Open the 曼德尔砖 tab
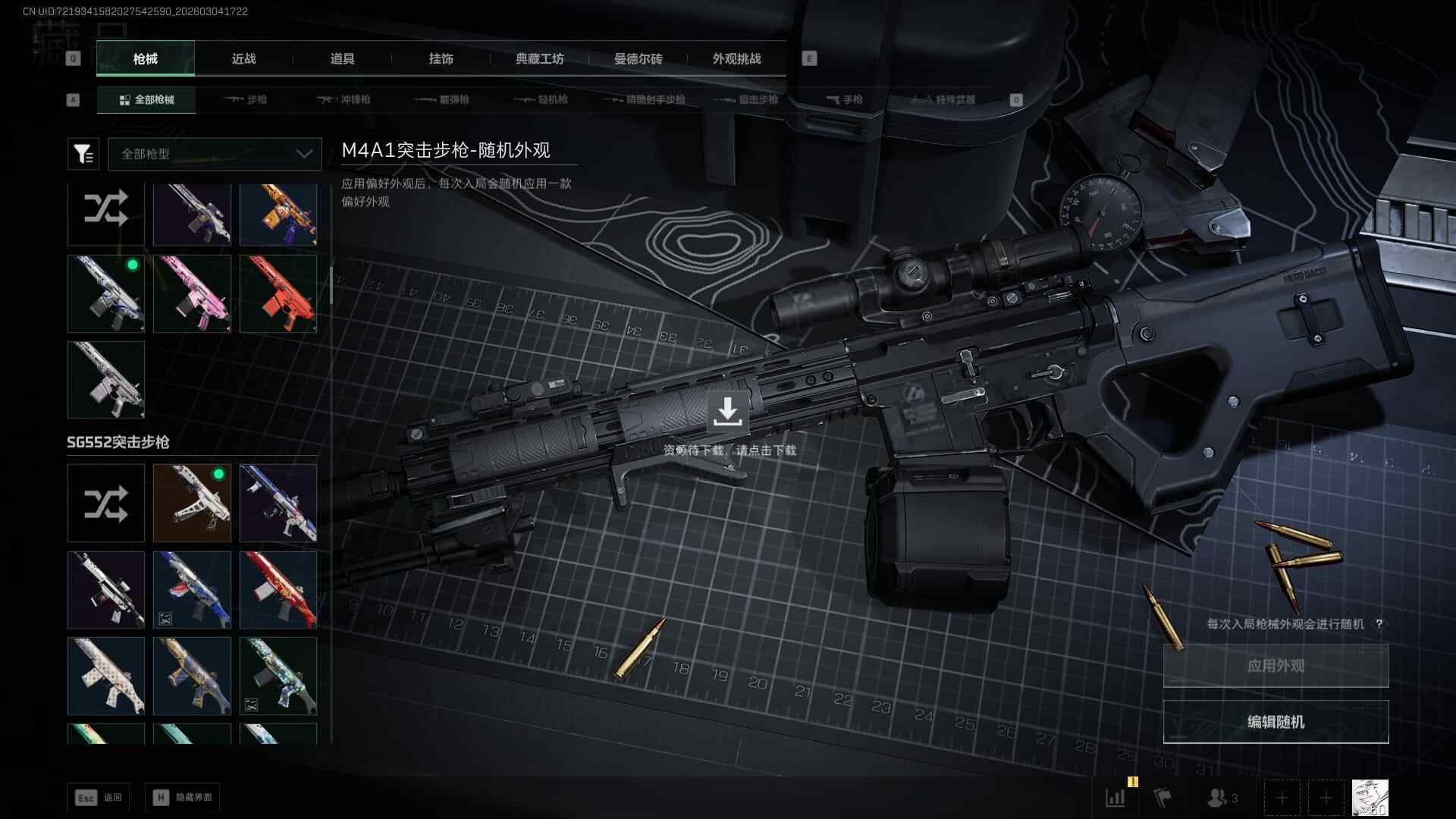The height and width of the screenshot is (819, 1456). coord(638,59)
